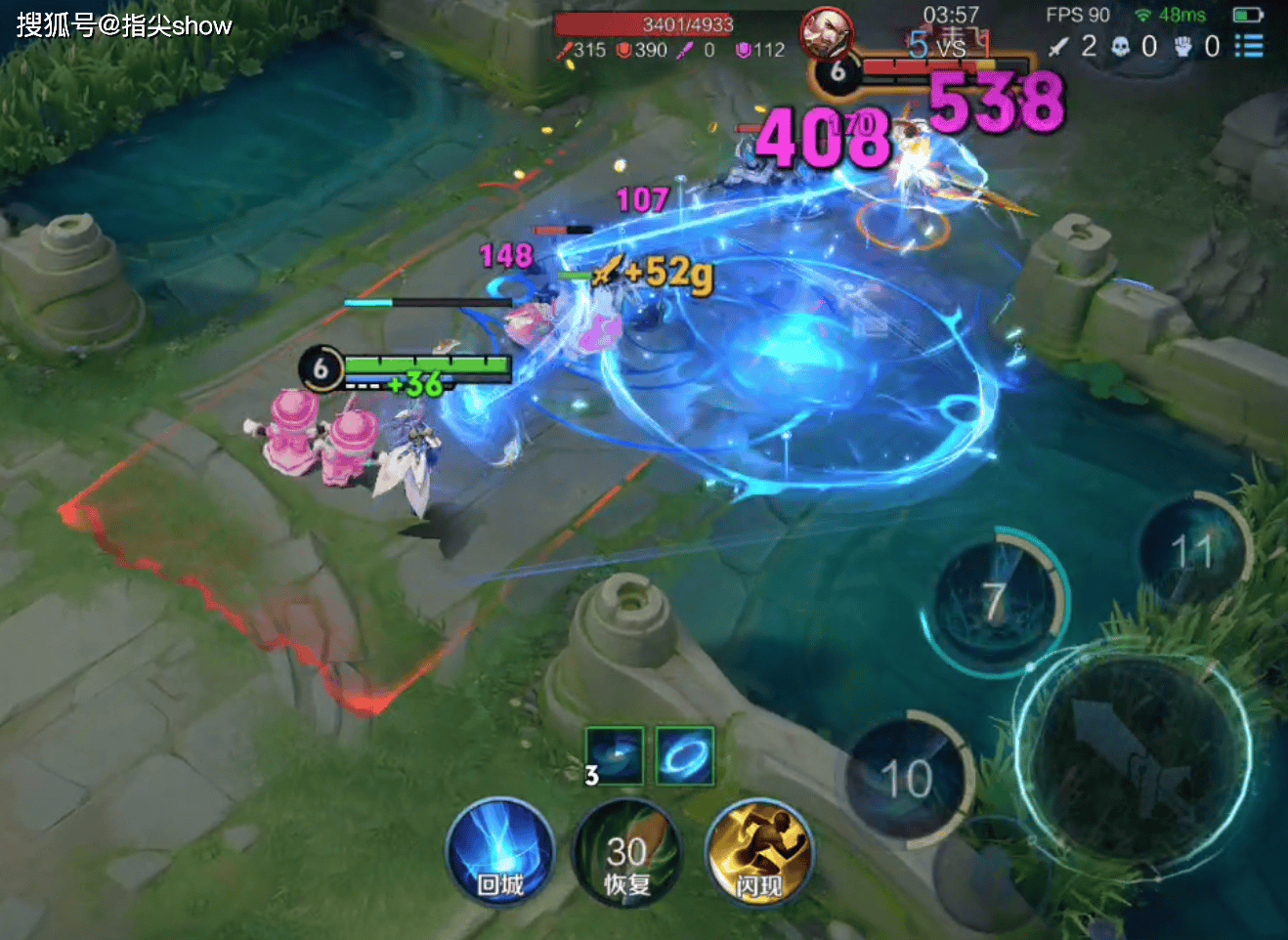Tap the 回城 recall button
This screenshot has width=1288, height=940.
point(499,853)
